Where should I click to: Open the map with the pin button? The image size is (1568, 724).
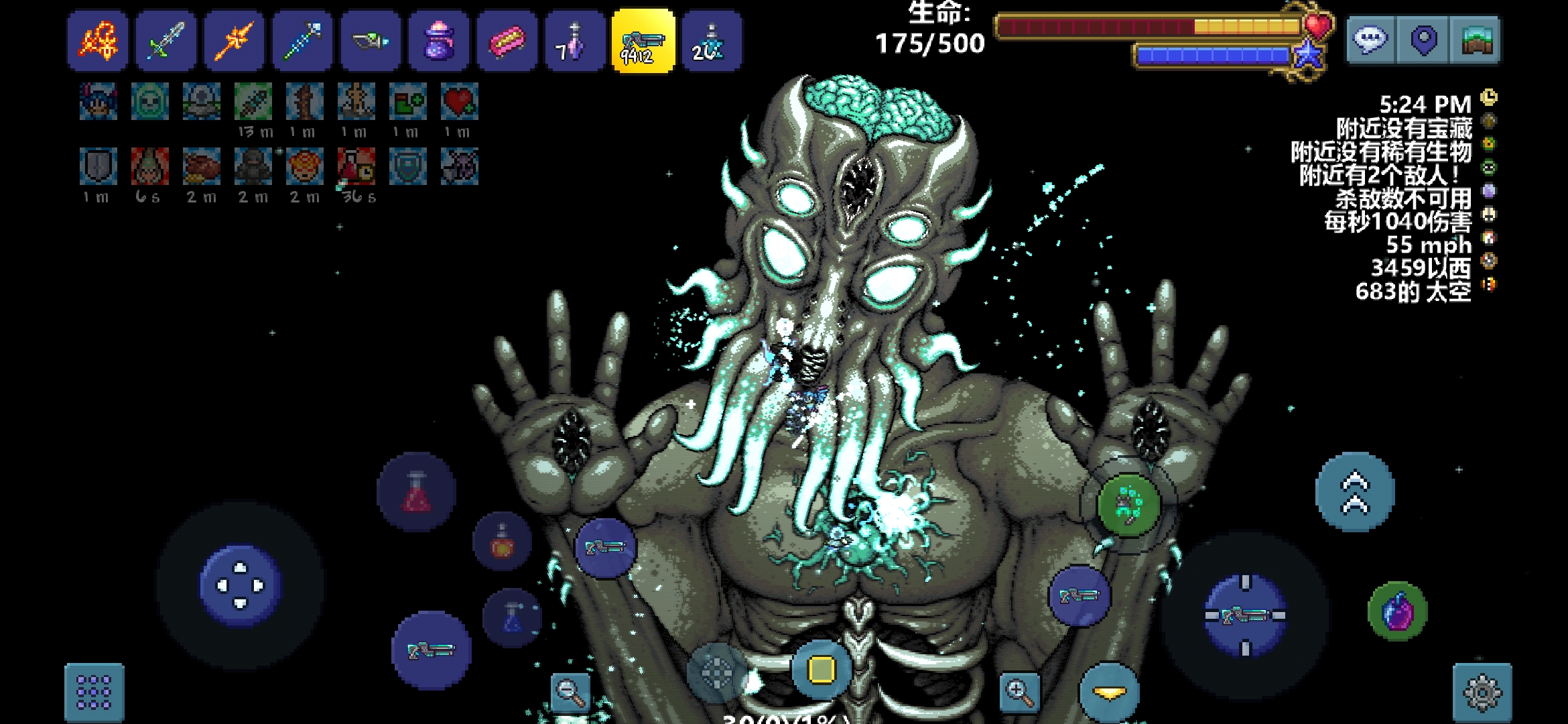click(x=1423, y=40)
